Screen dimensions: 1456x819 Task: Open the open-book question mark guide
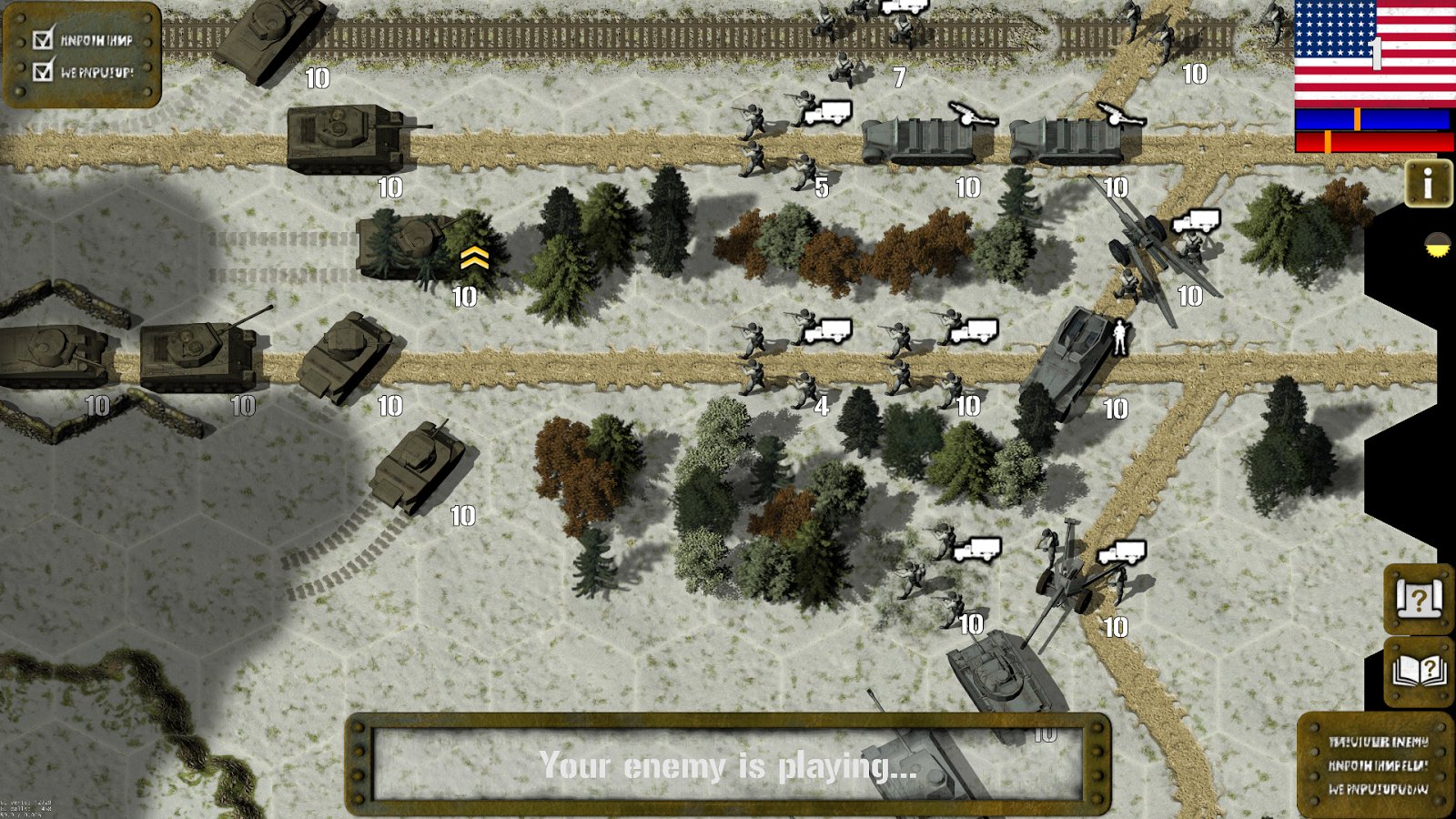pyautogui.click(x=1418, y=672)
